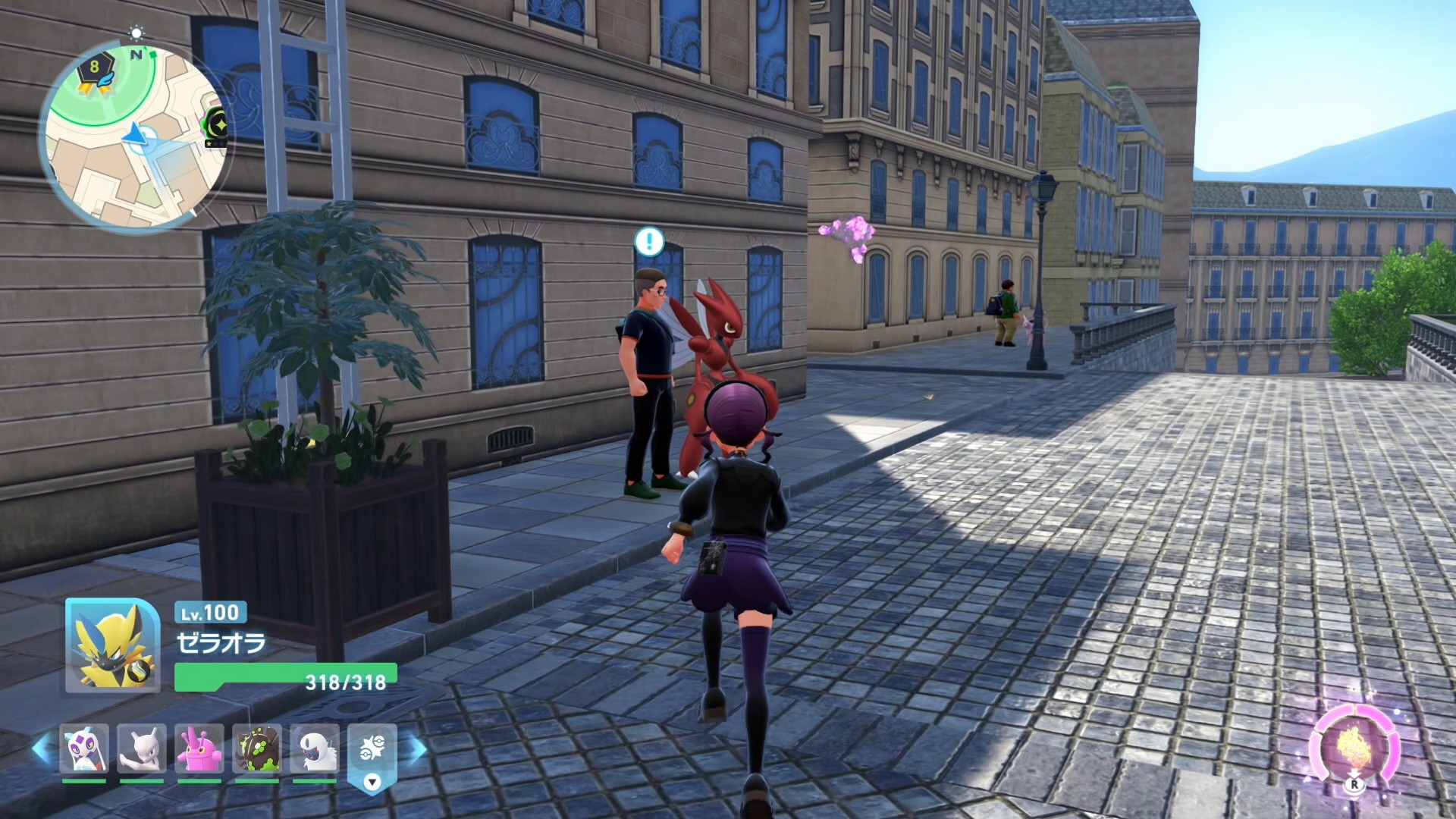Viewport: 1456px width, 819px height.
Task: Click the green sparkle marker on minimap edge
Action: (x=217, y=121)
